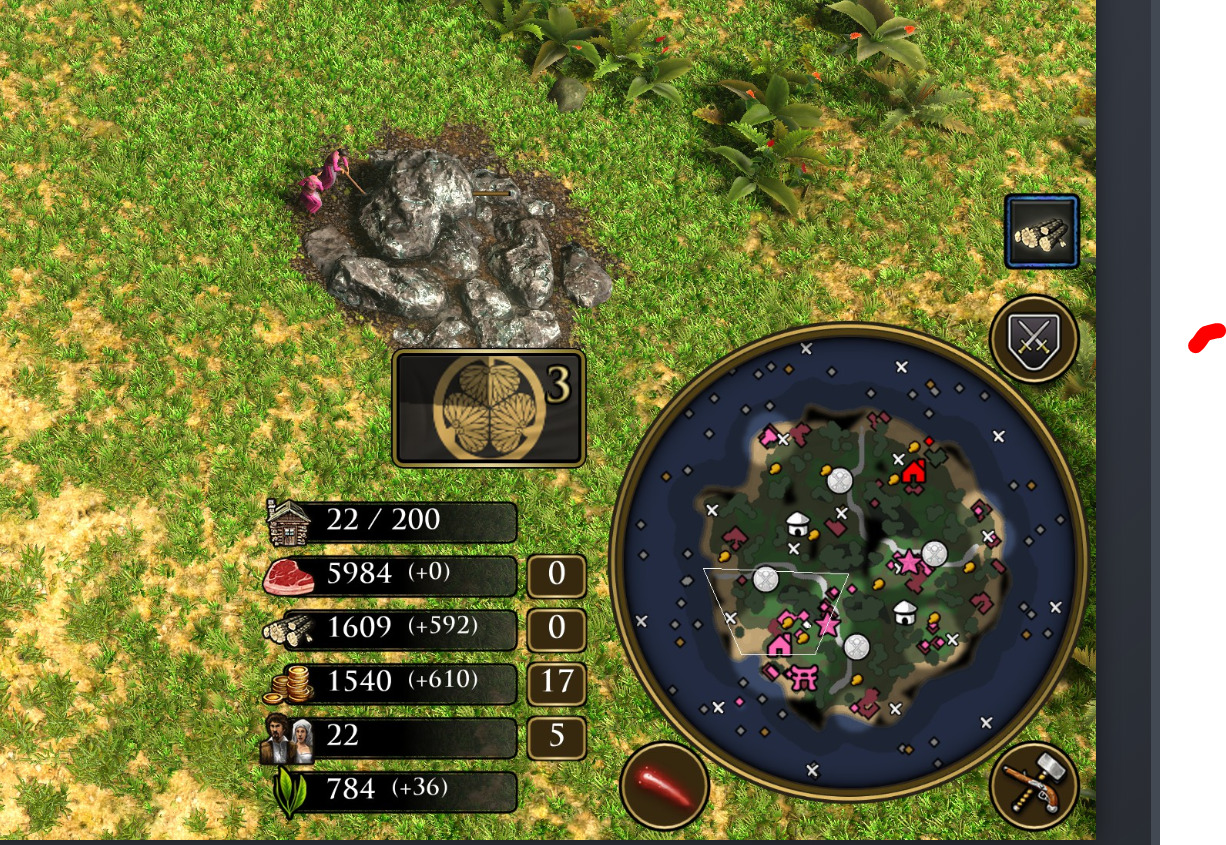Click the villager count box showing 5

tap(556, 736)
